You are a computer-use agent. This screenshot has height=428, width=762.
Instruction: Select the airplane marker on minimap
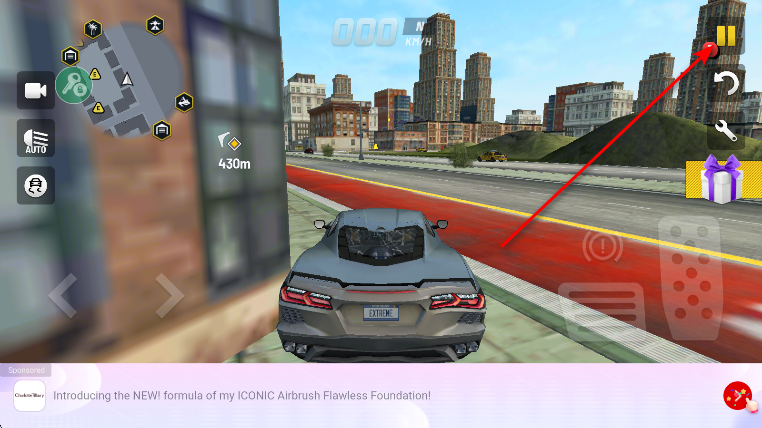click(155, 25)
